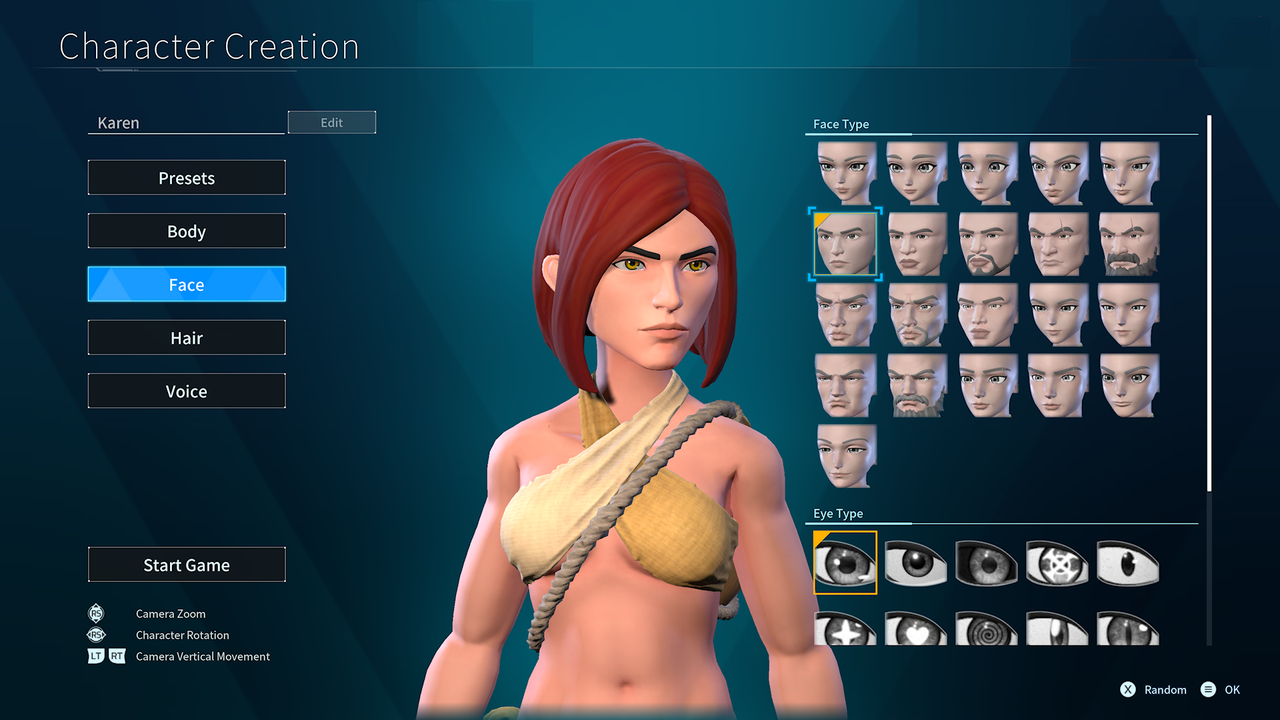Select the X-pupil eye type

1058,563
